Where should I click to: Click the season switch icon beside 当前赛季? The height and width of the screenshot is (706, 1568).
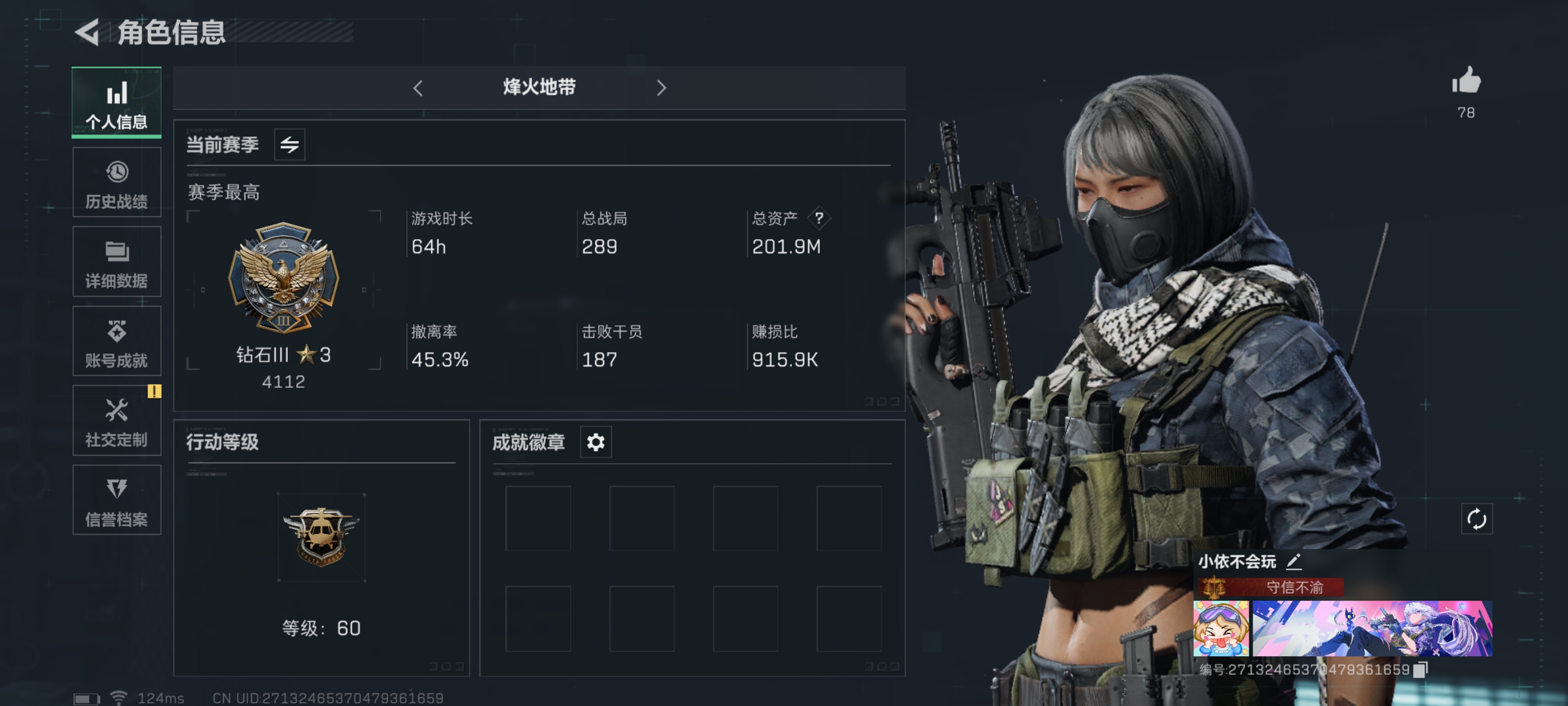[290, 145]
